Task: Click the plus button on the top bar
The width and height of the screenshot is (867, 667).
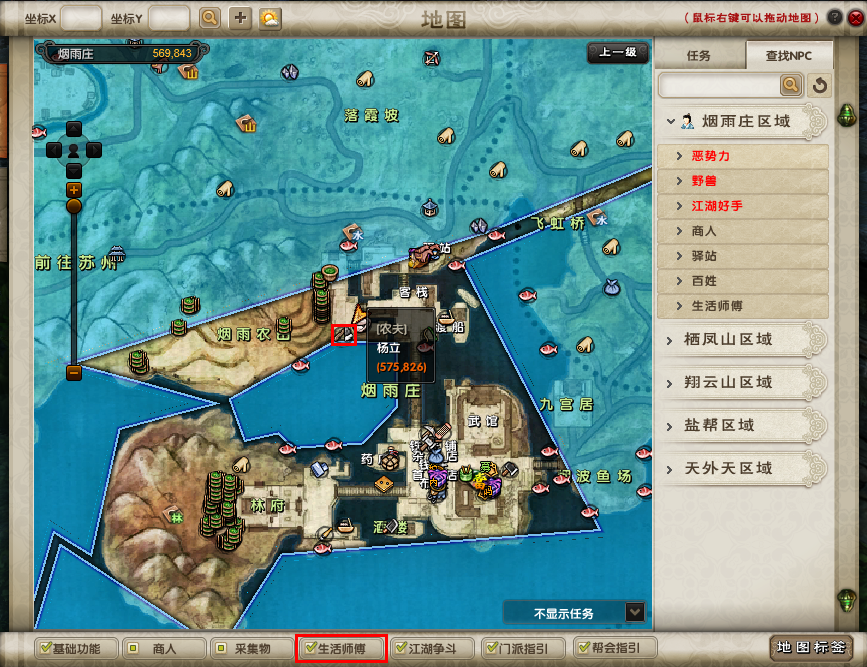Action: tap(240, 17)
